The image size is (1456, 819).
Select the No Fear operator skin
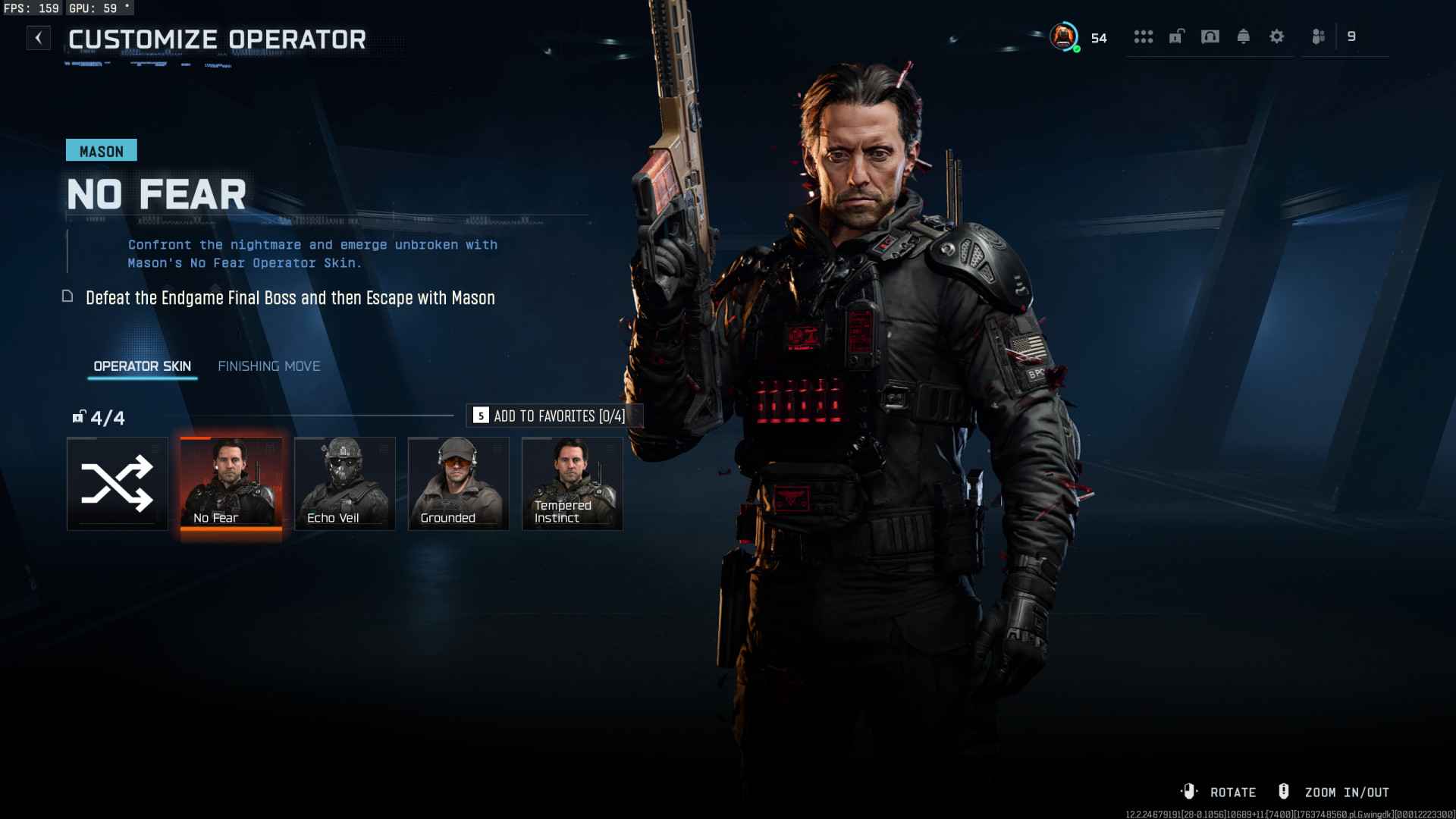point(231,483)
